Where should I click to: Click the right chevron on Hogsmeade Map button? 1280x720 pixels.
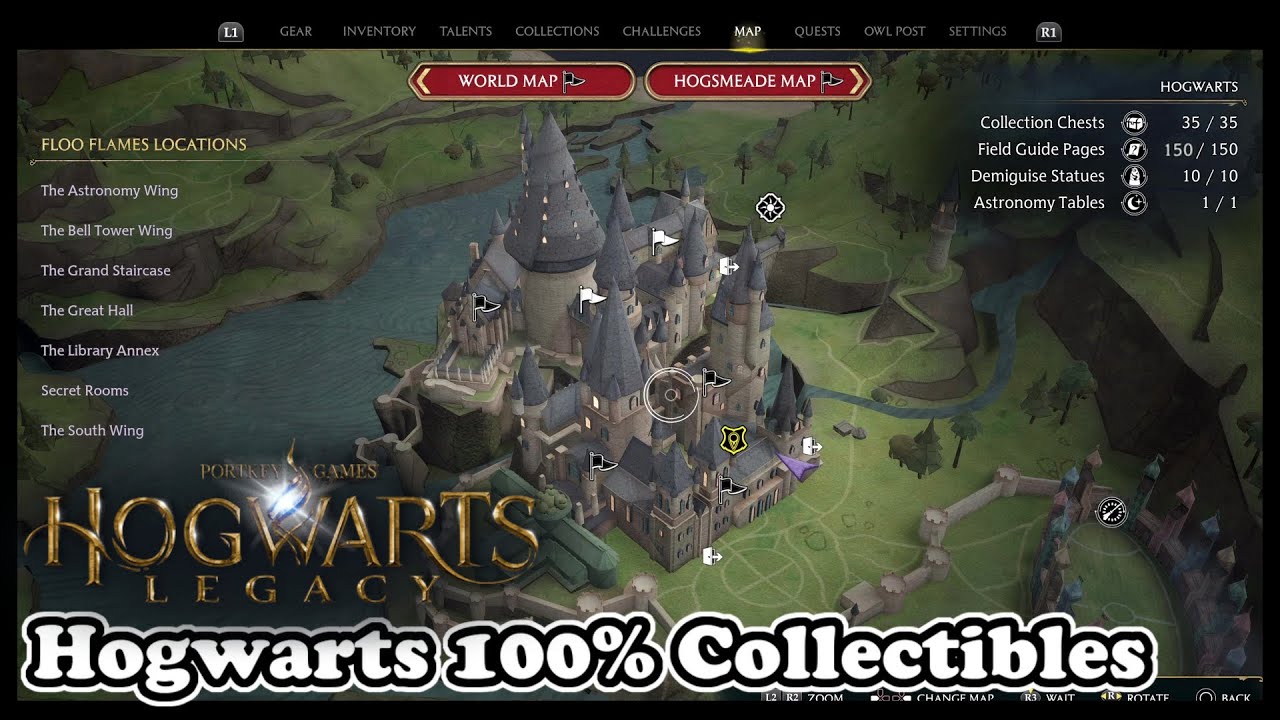[857, 81]
